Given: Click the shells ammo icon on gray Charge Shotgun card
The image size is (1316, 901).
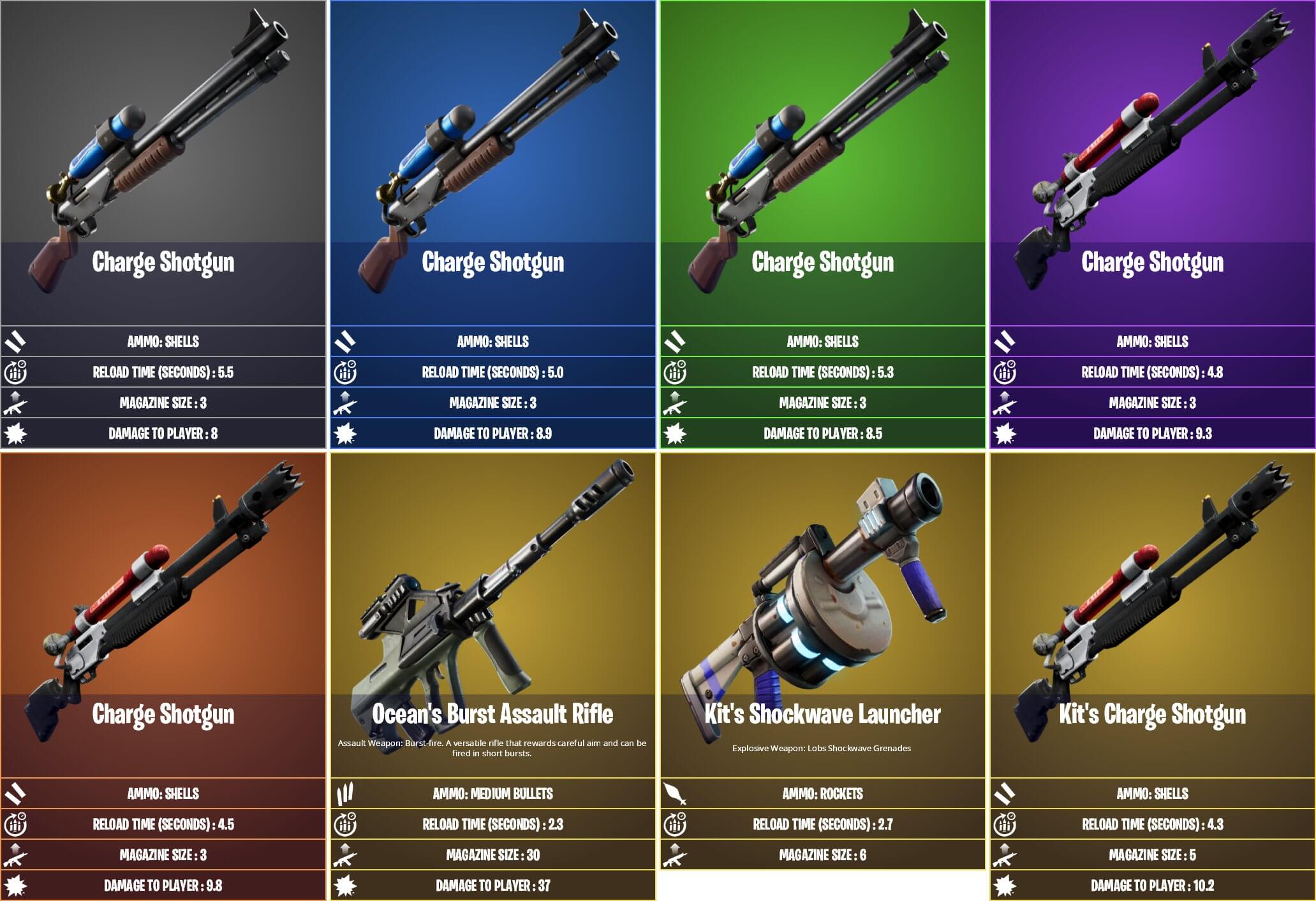Looking at the screenshot, I should click(16, 341).
